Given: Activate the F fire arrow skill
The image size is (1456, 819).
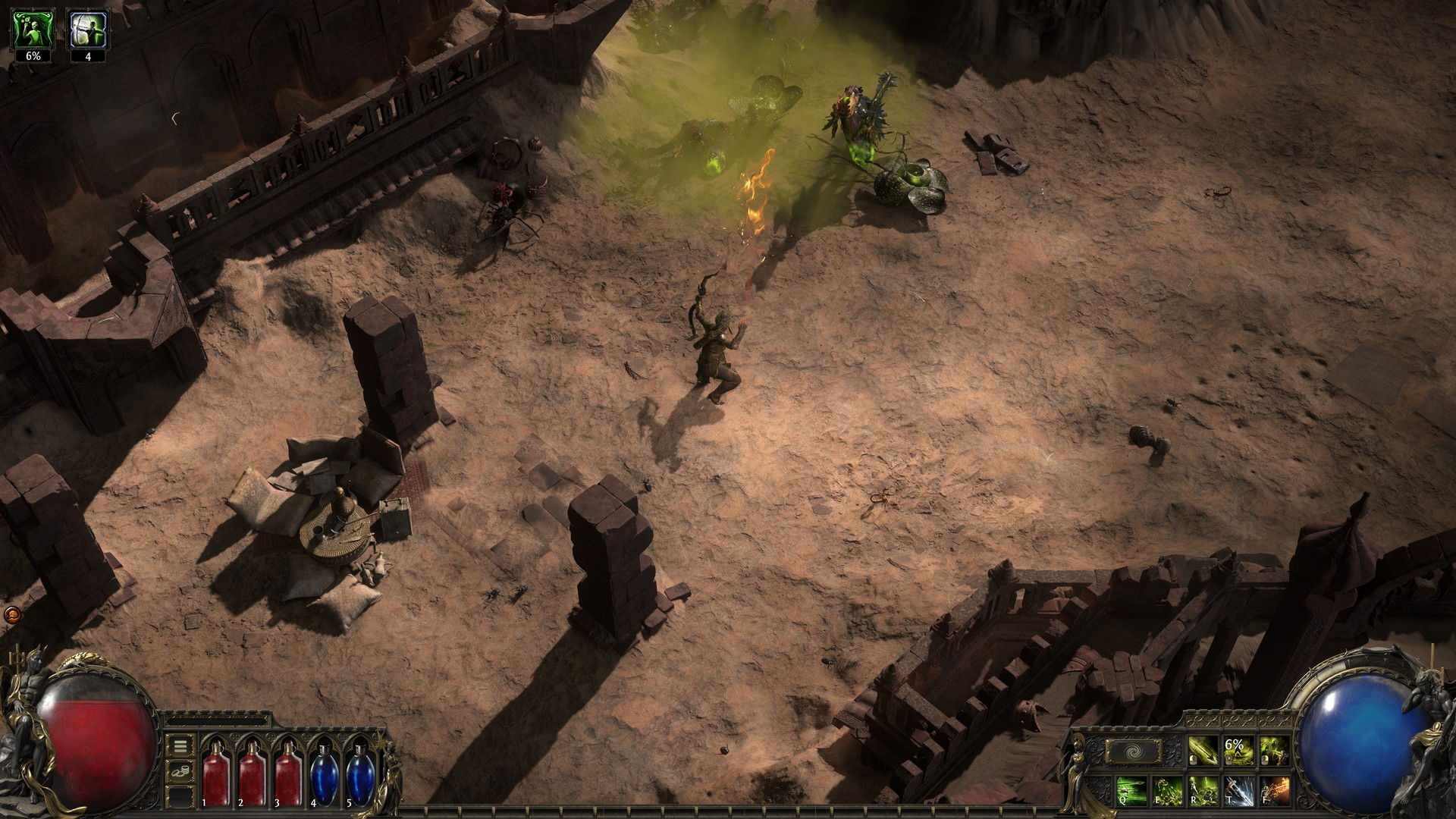Looking at the screenshot, I should (1275, 790).
